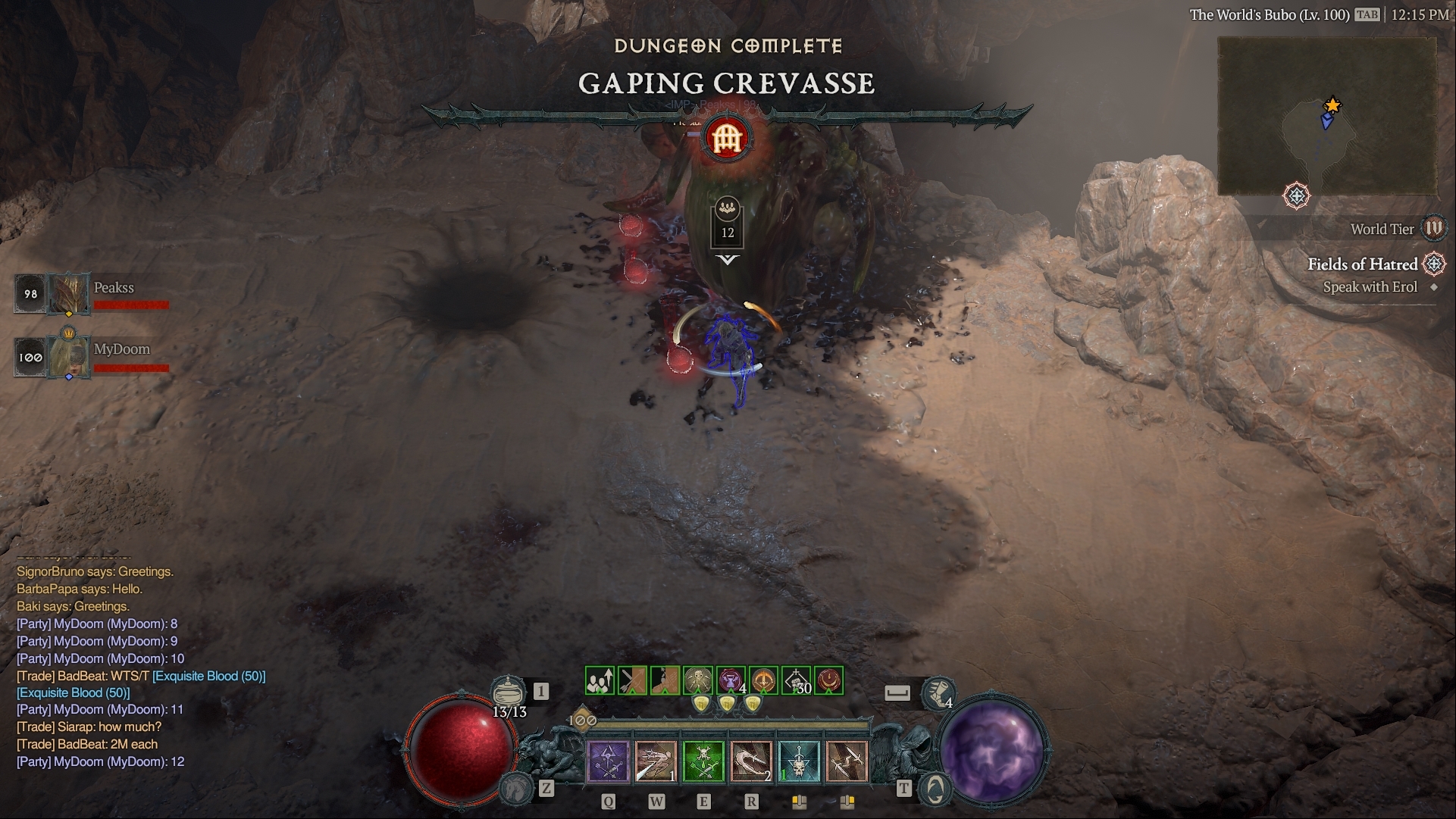Click the fist buff icon showing 30
The height and width of the screenshot is (819, 1456).
(796, 680)
